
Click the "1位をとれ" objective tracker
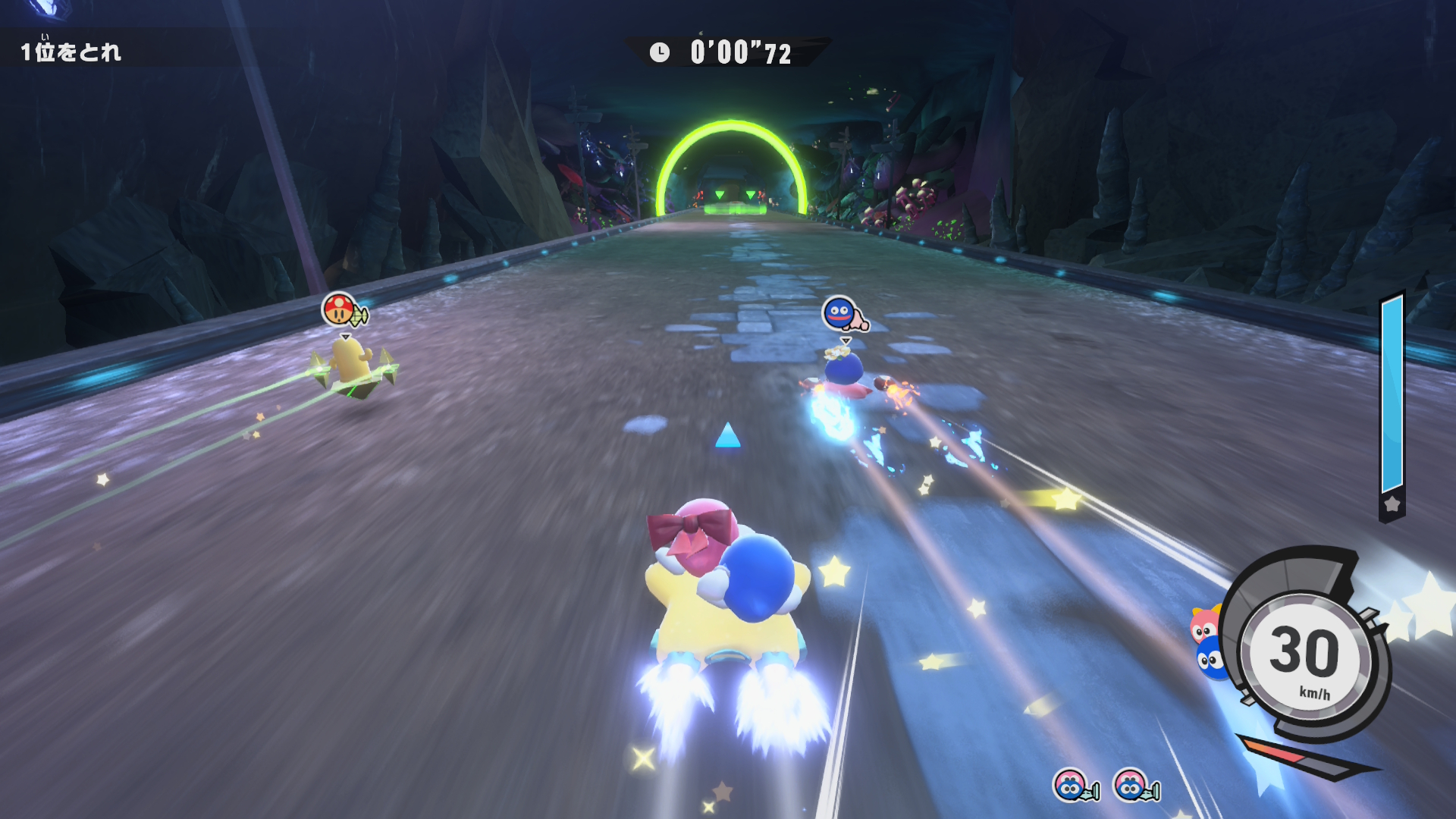(x=71, y=52)
